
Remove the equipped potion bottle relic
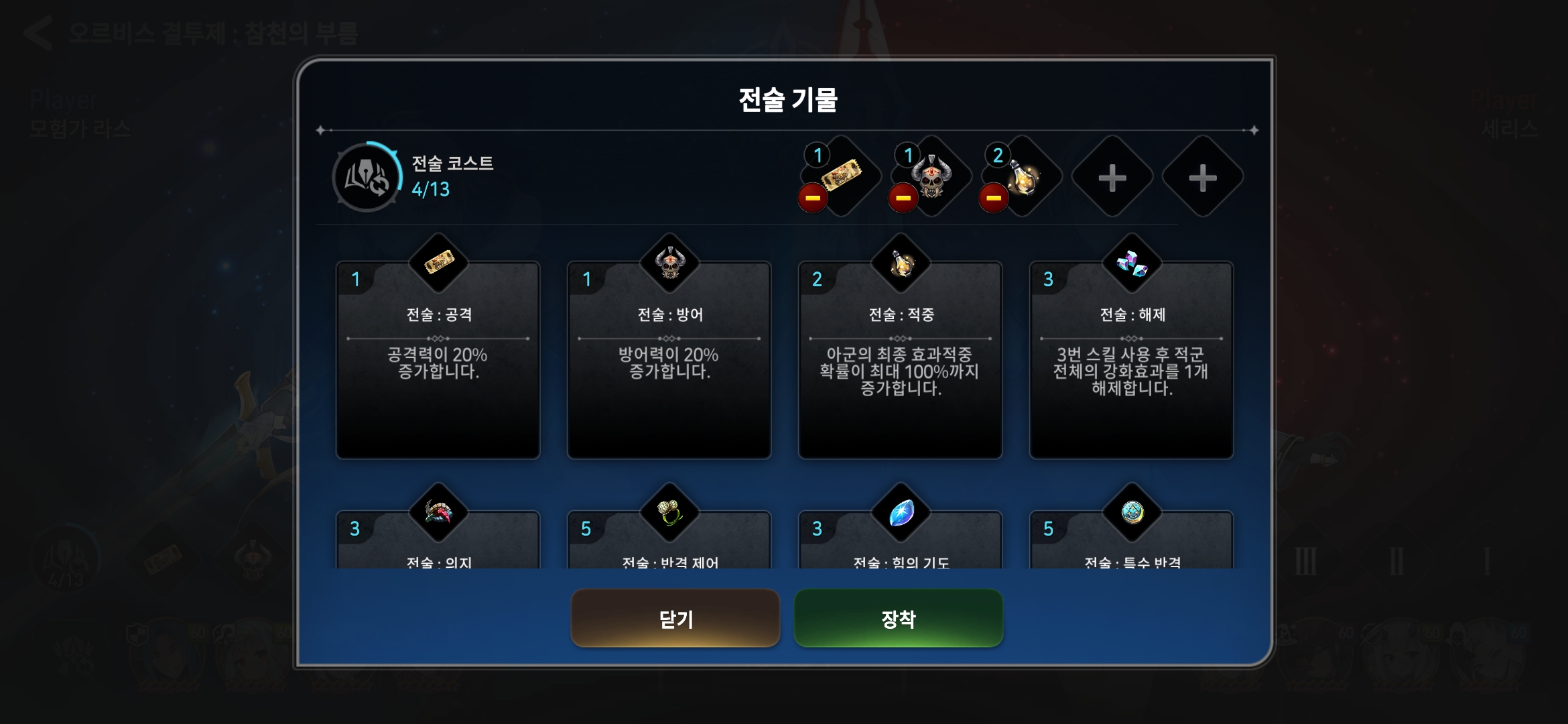point(994,198)
